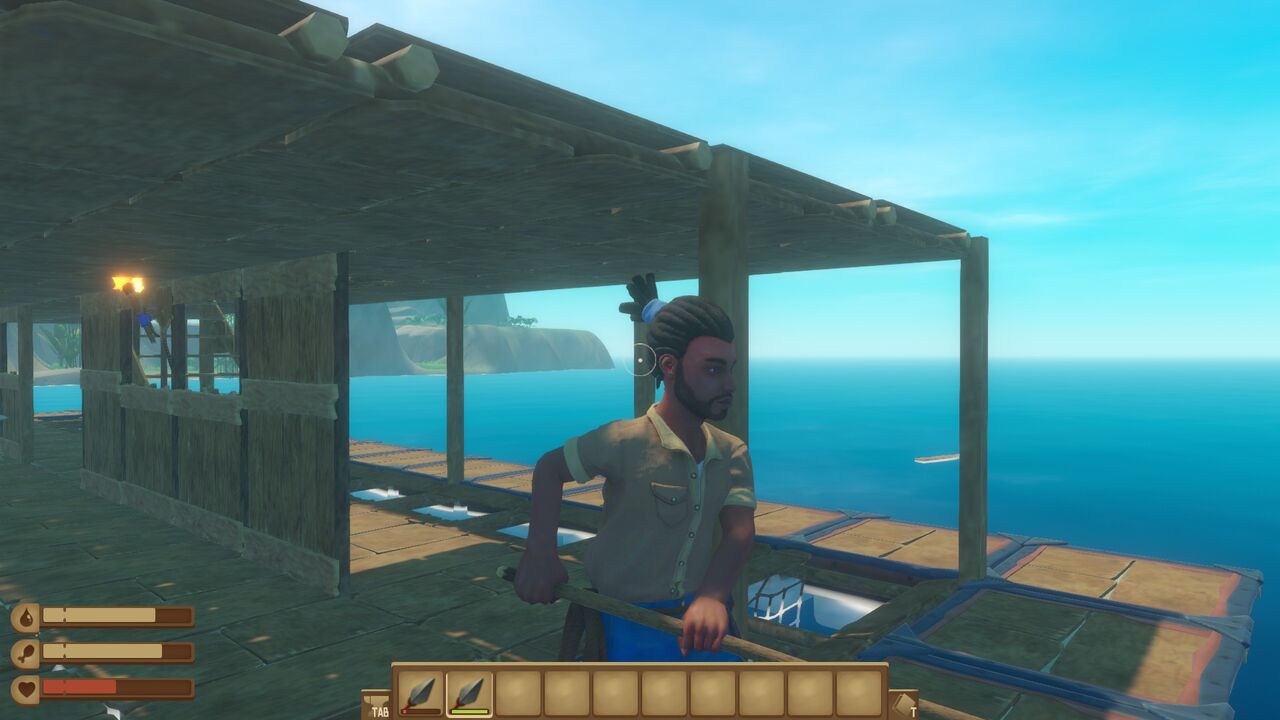Click the item icon beside the T label

(904, 702)
